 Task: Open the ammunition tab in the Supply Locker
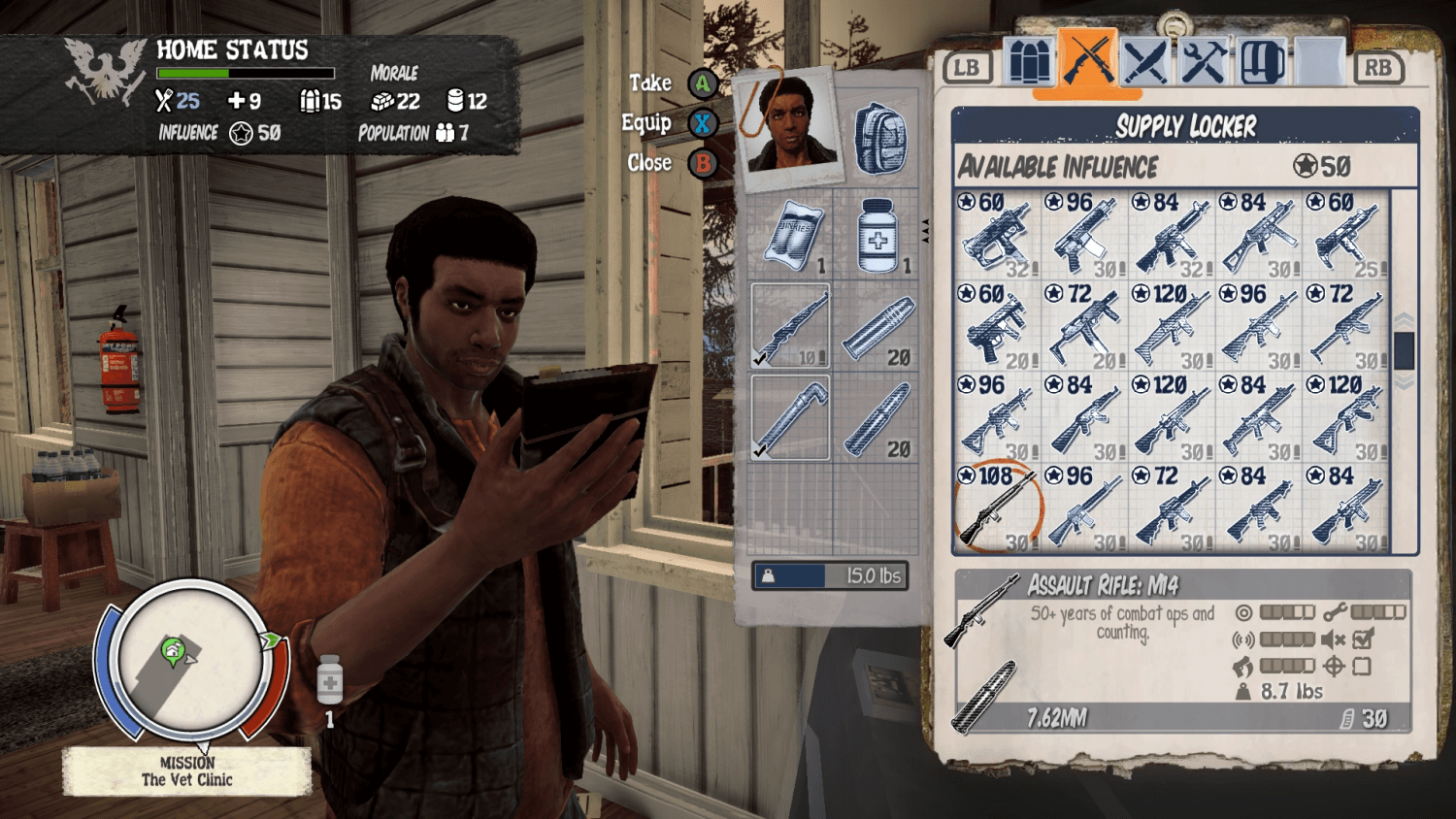pyautogui.click(x=1032, y=60)
